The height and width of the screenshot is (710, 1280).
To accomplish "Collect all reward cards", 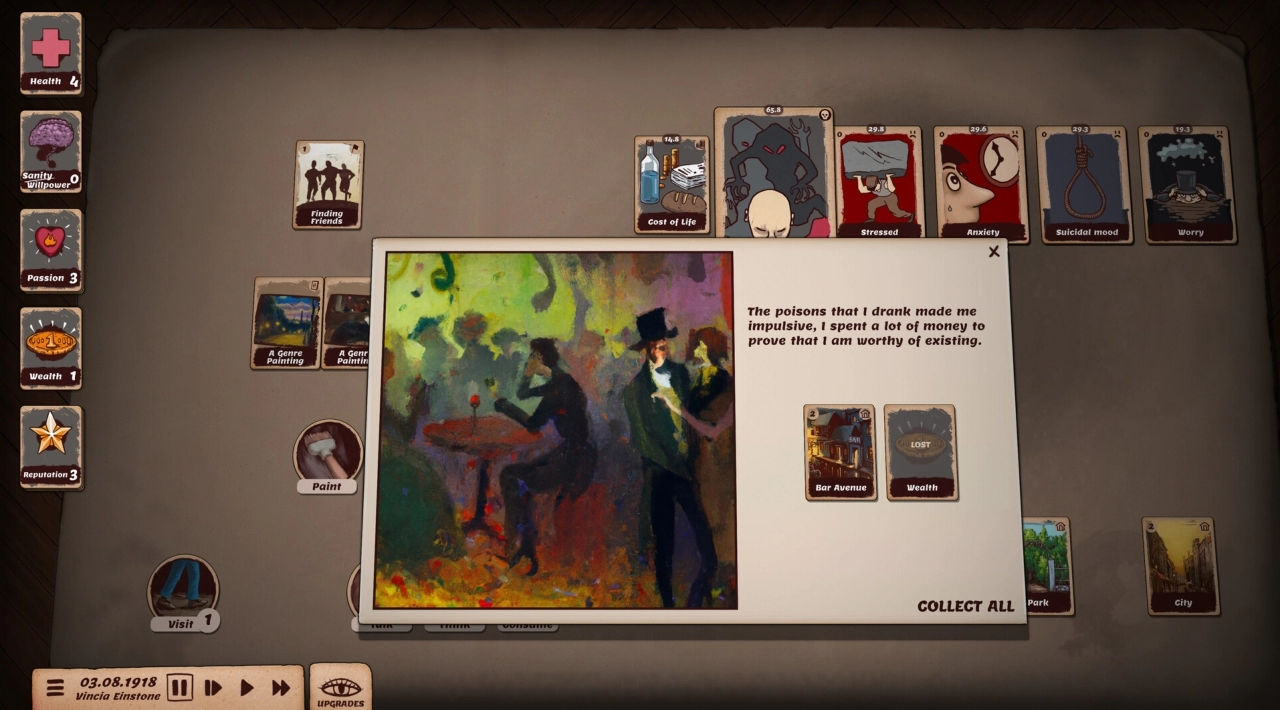I will pos(965,606).
